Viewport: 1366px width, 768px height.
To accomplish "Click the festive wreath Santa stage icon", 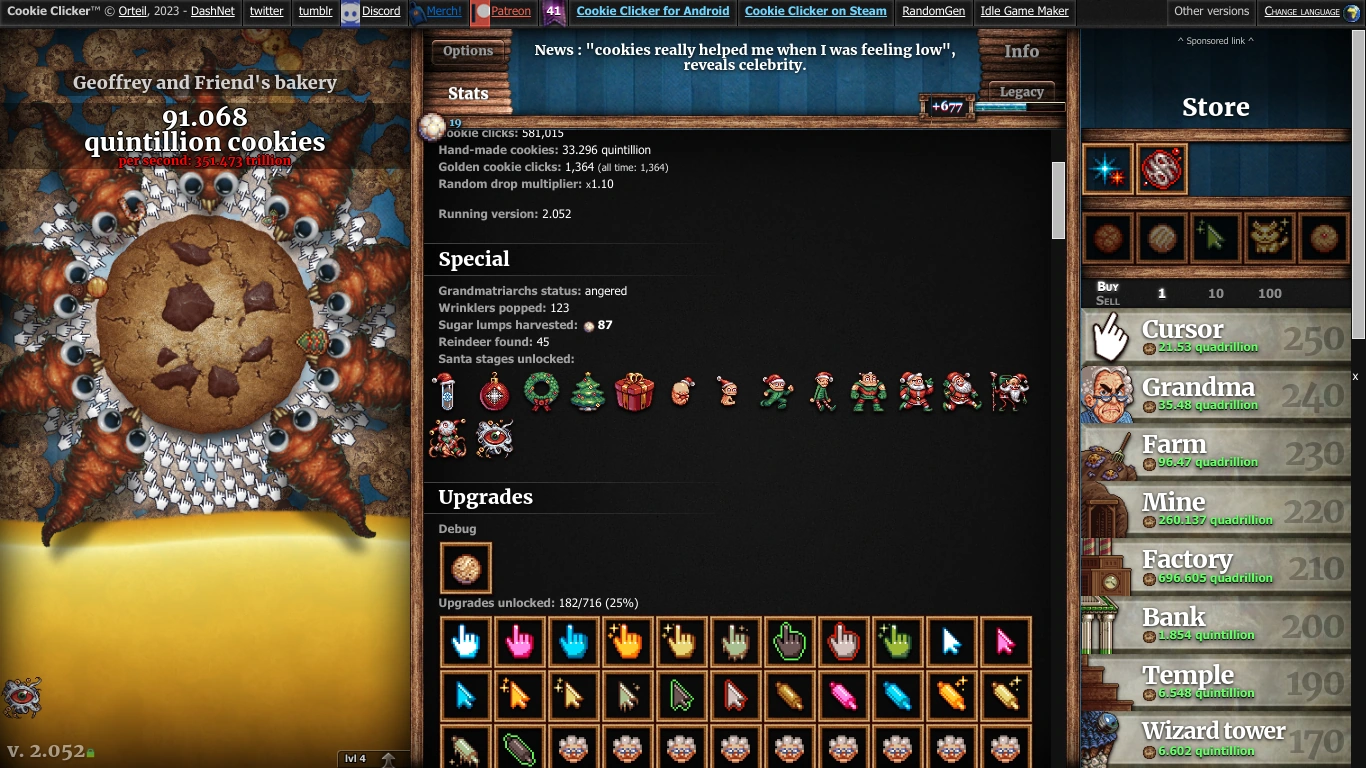I will [541, 392].
